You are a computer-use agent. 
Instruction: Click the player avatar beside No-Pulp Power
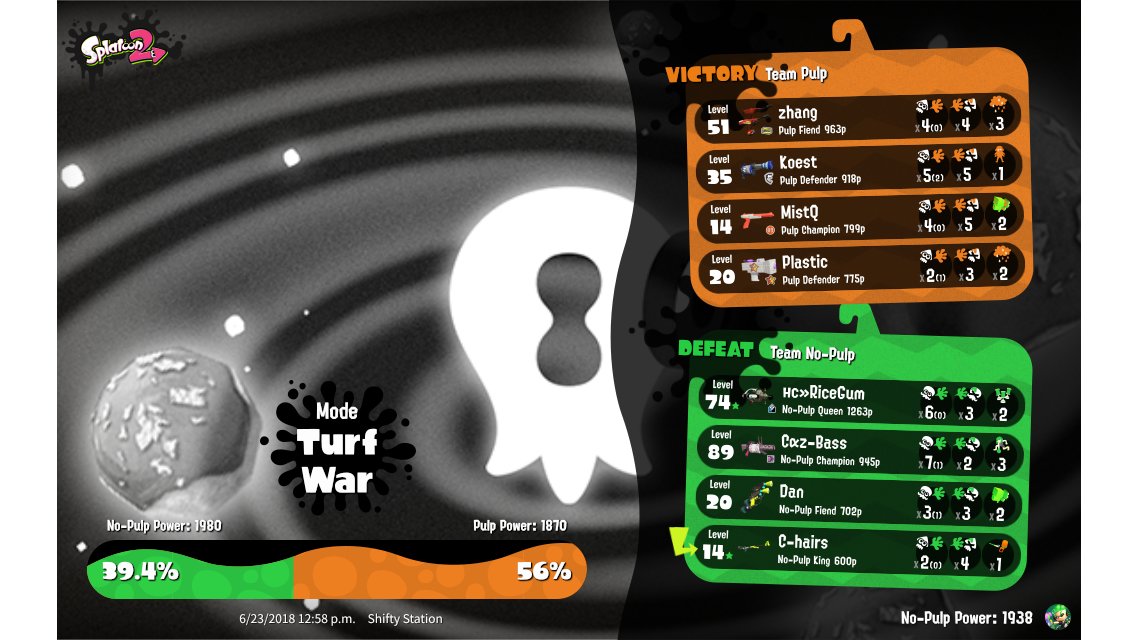click(1057, 616)
